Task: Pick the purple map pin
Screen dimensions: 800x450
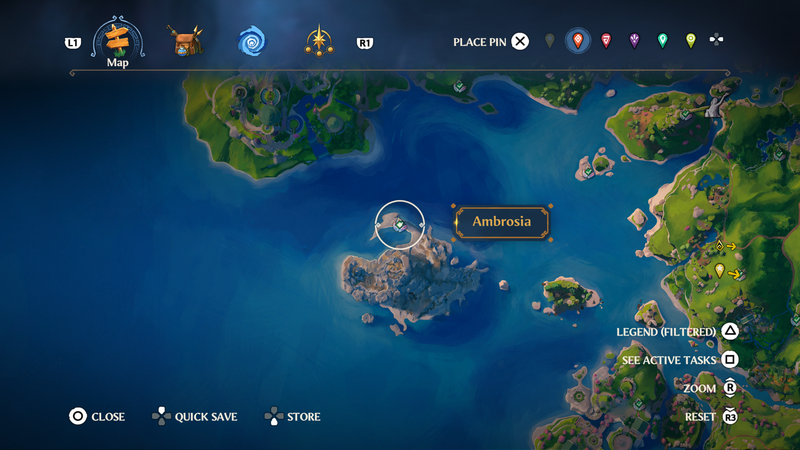Action: point(634,41)
